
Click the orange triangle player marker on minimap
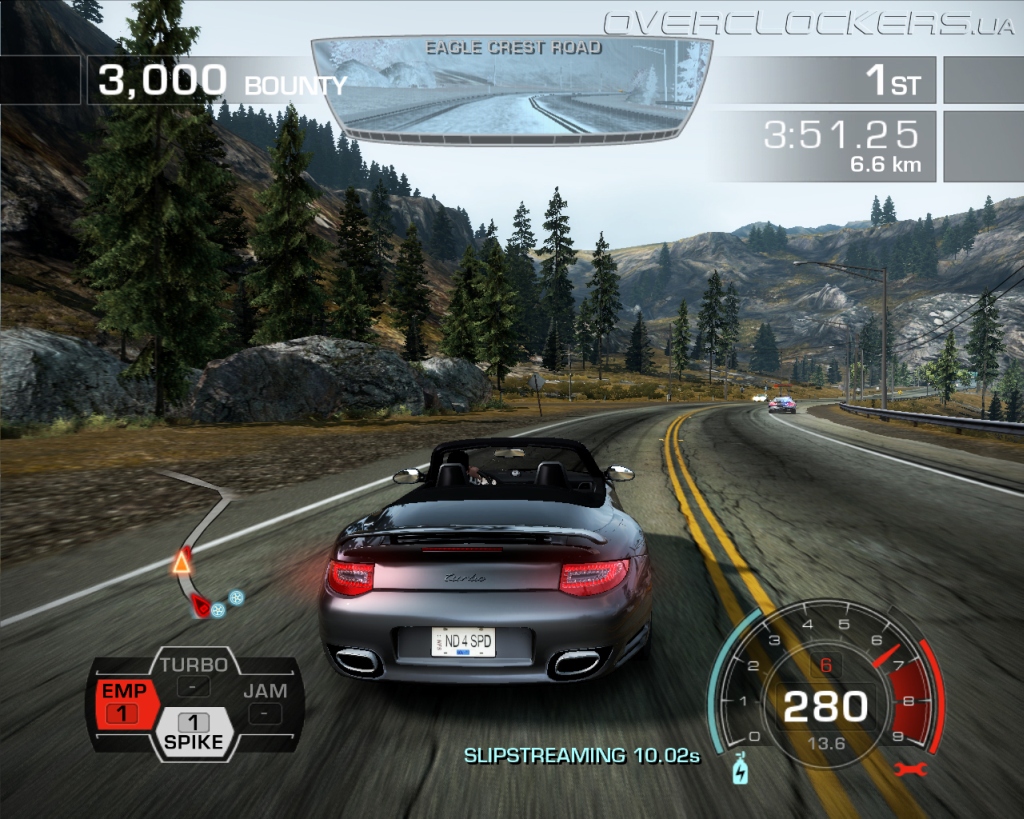[x=182, y=563]
